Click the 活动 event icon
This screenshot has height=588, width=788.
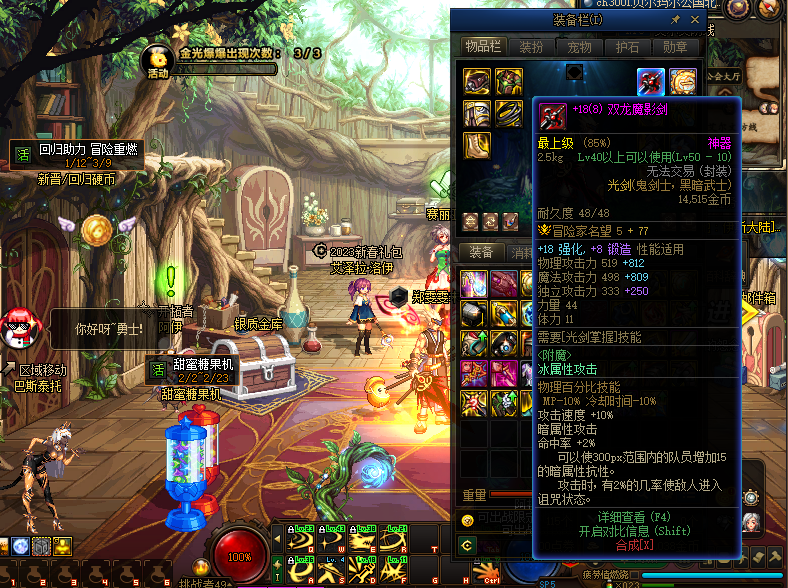coord(157,60)
